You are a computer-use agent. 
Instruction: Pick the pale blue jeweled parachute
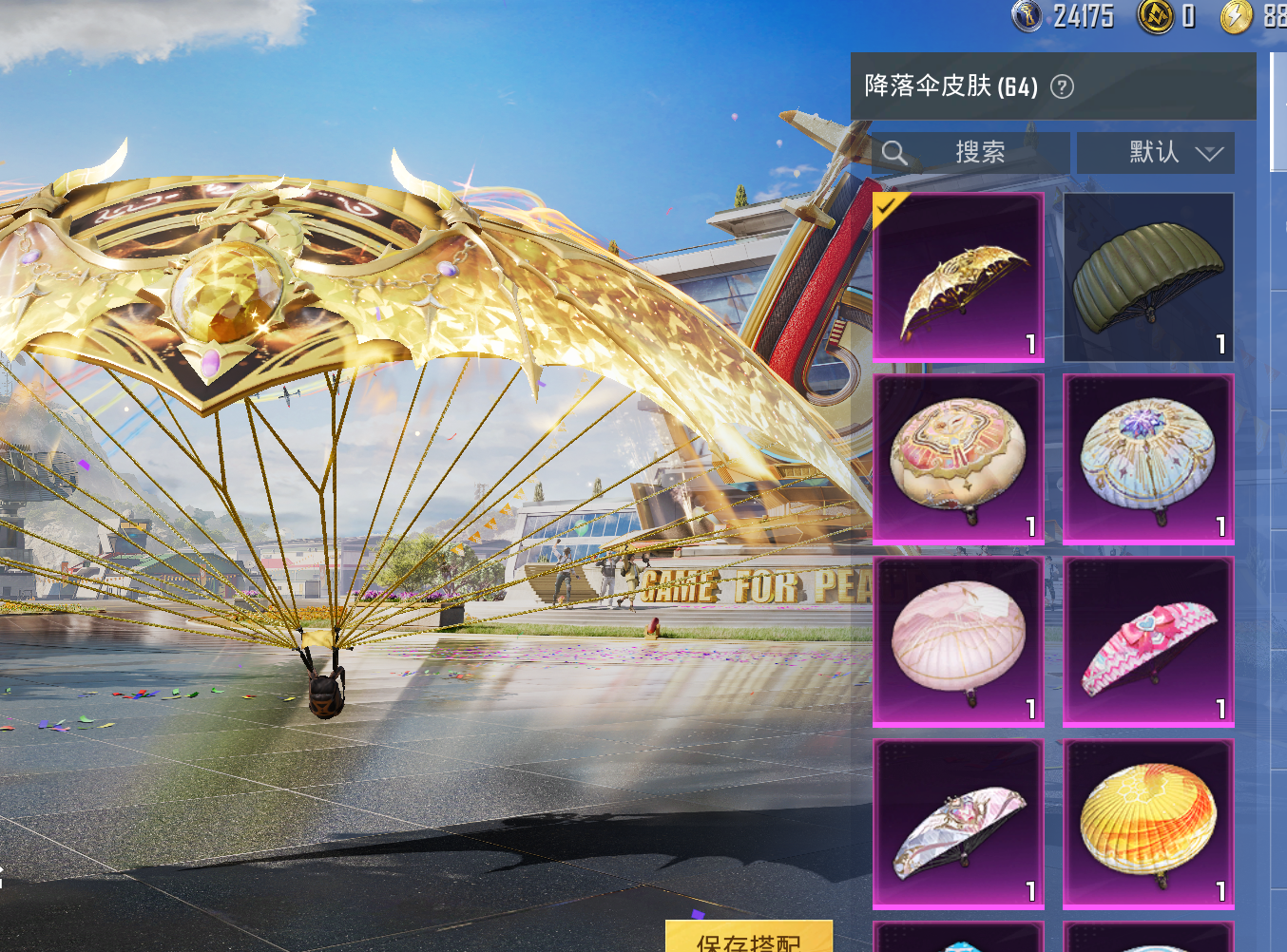1148,459
